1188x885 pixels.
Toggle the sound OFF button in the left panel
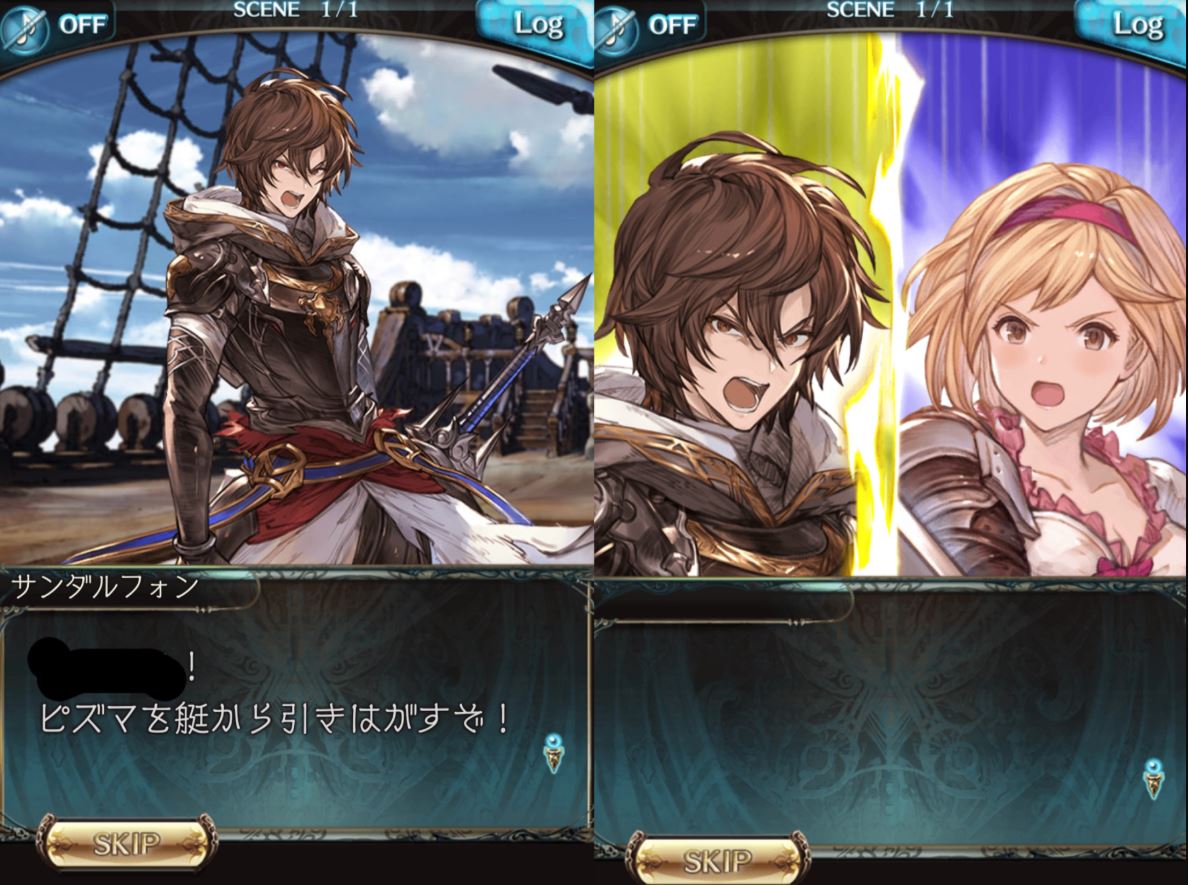58,24
